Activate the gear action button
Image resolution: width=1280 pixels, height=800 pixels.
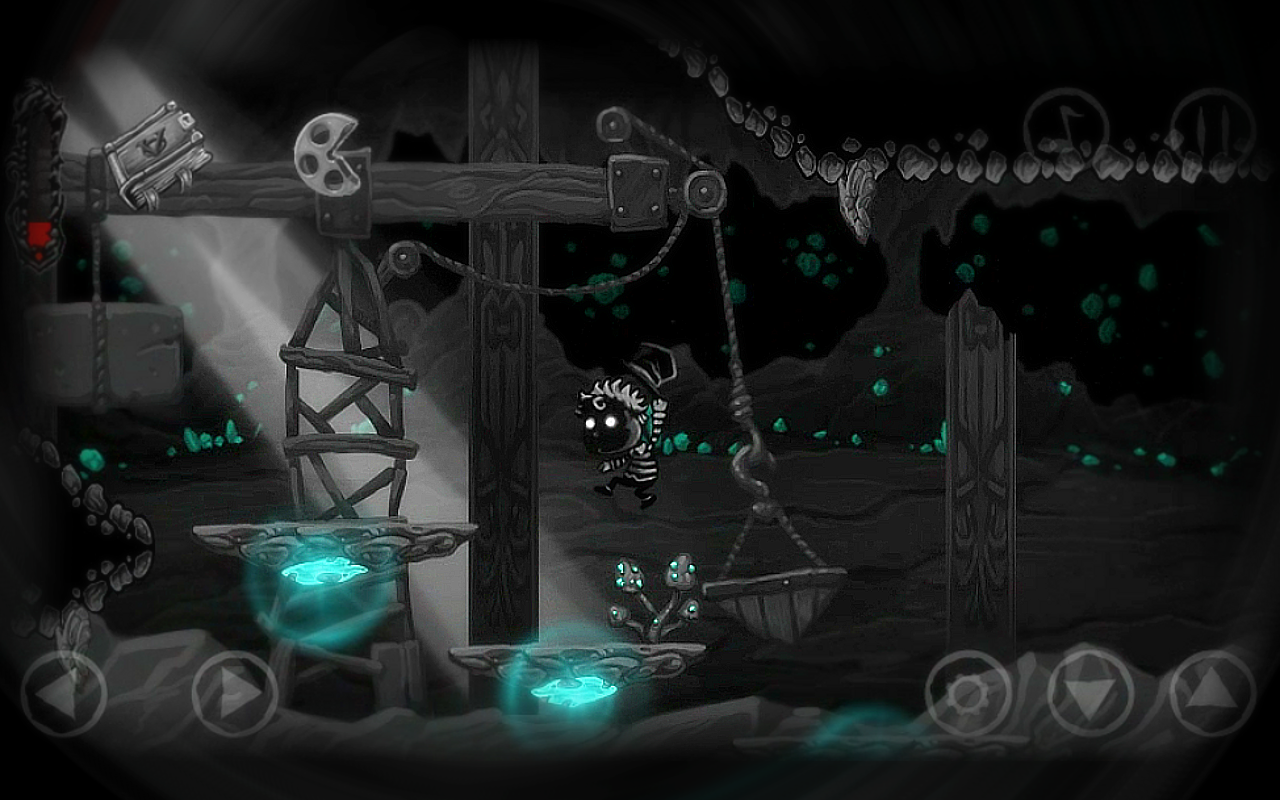tap(968, 692)
